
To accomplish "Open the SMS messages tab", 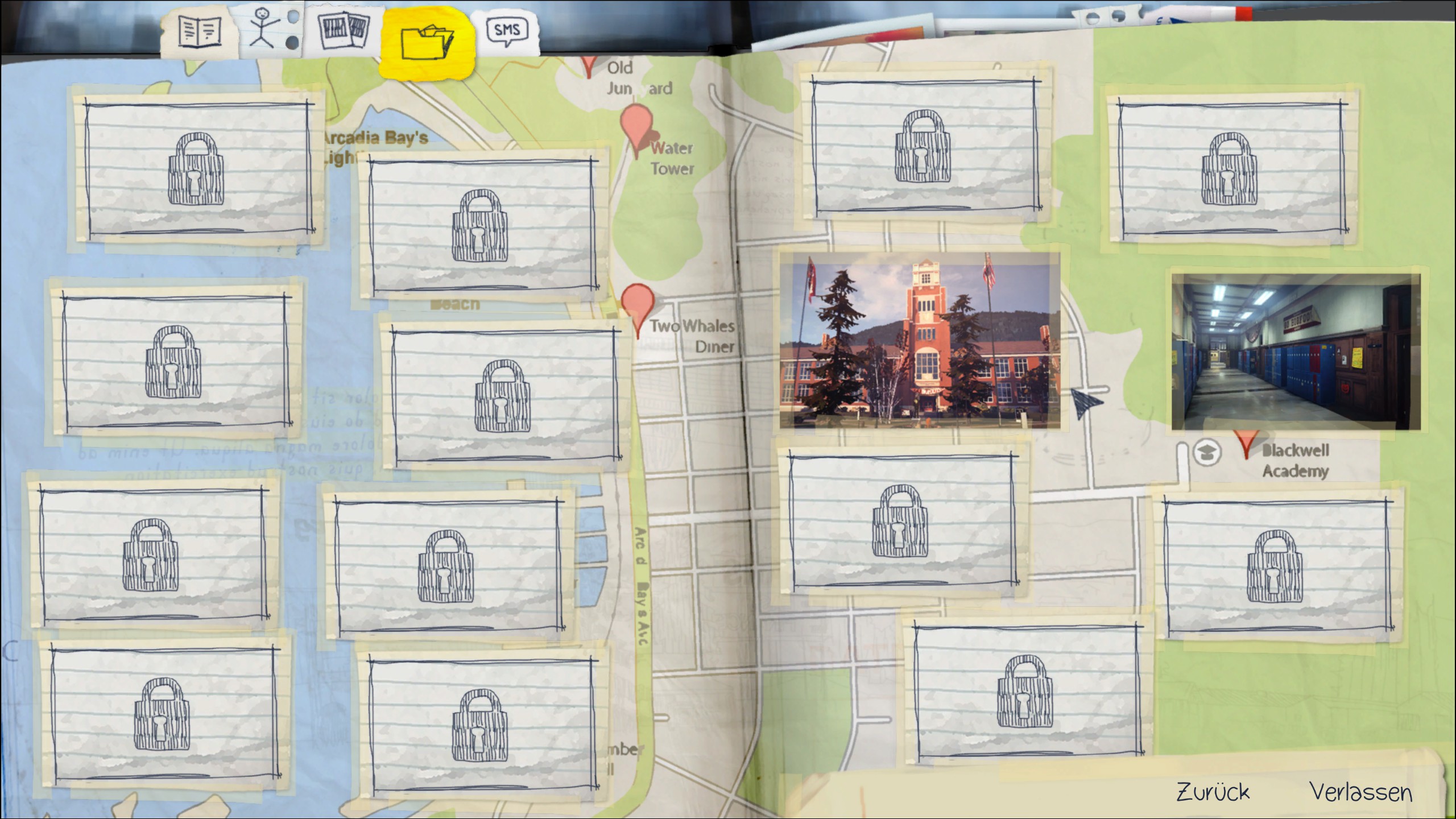I will pyautogui.click(x=508, y=31).
